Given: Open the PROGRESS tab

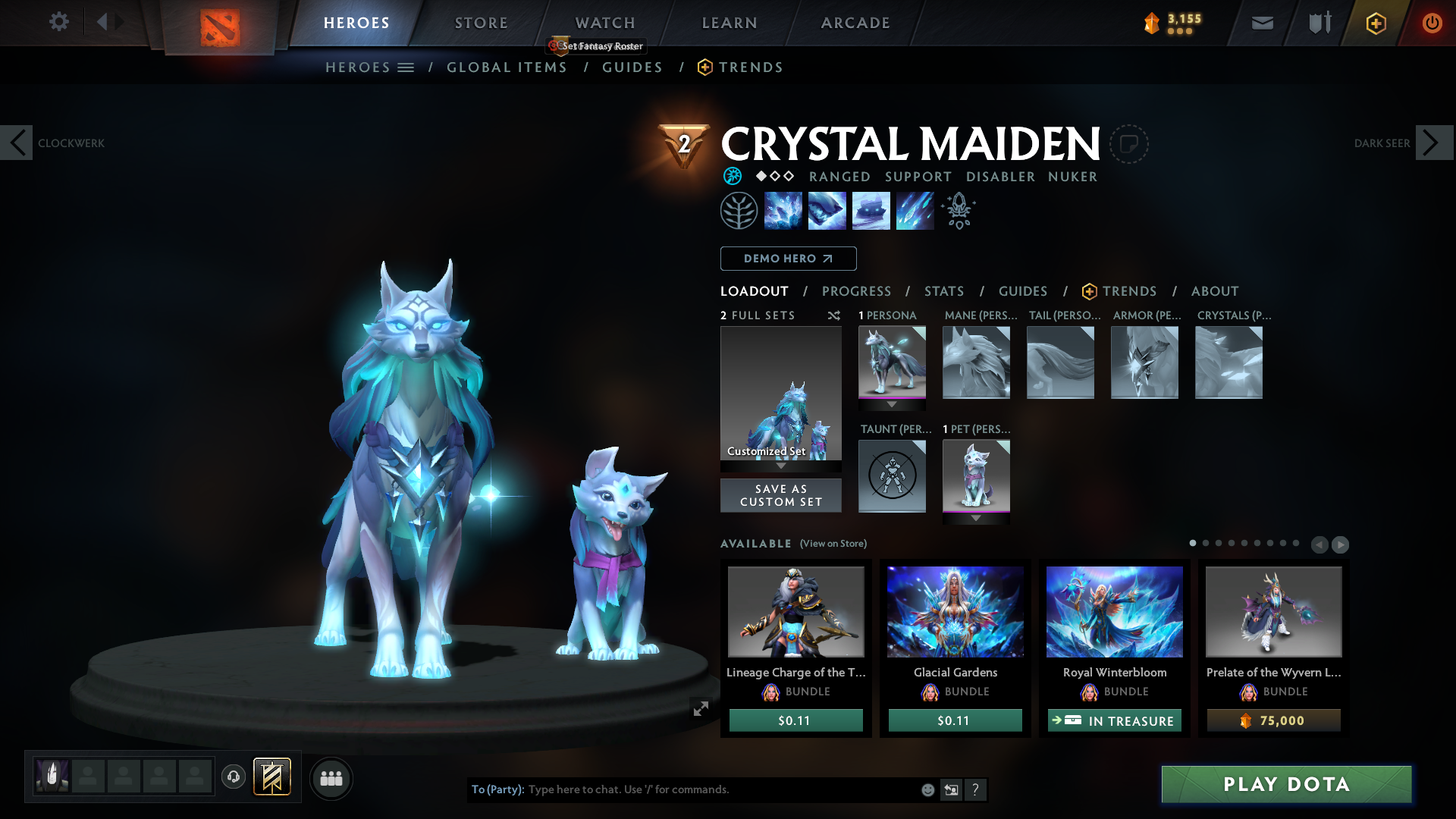Looking at the screenshot, I should 857,291.
